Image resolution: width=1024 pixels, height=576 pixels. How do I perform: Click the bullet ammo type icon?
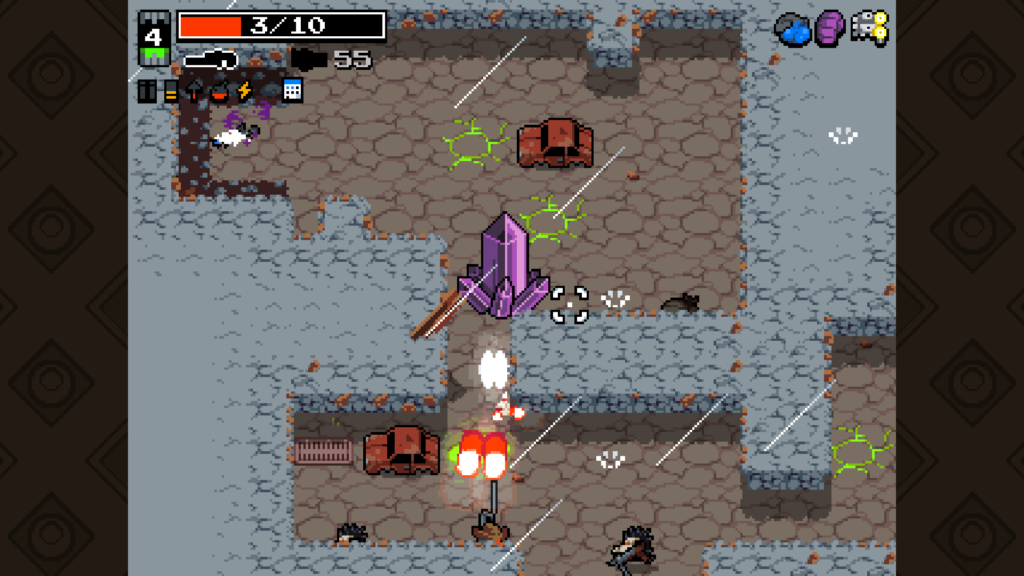click(x=147, y=91)
